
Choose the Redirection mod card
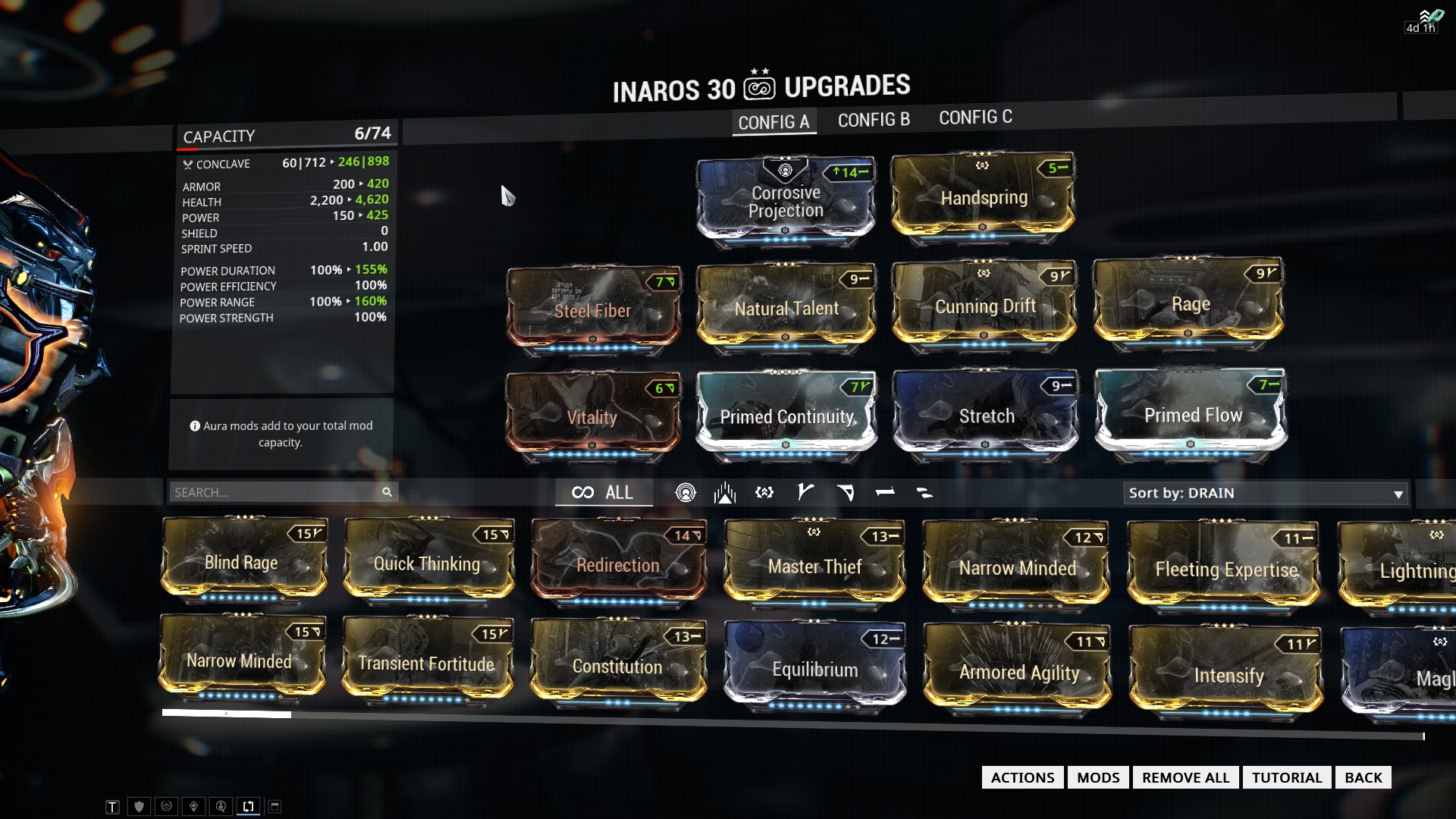[x=618, y=565]
